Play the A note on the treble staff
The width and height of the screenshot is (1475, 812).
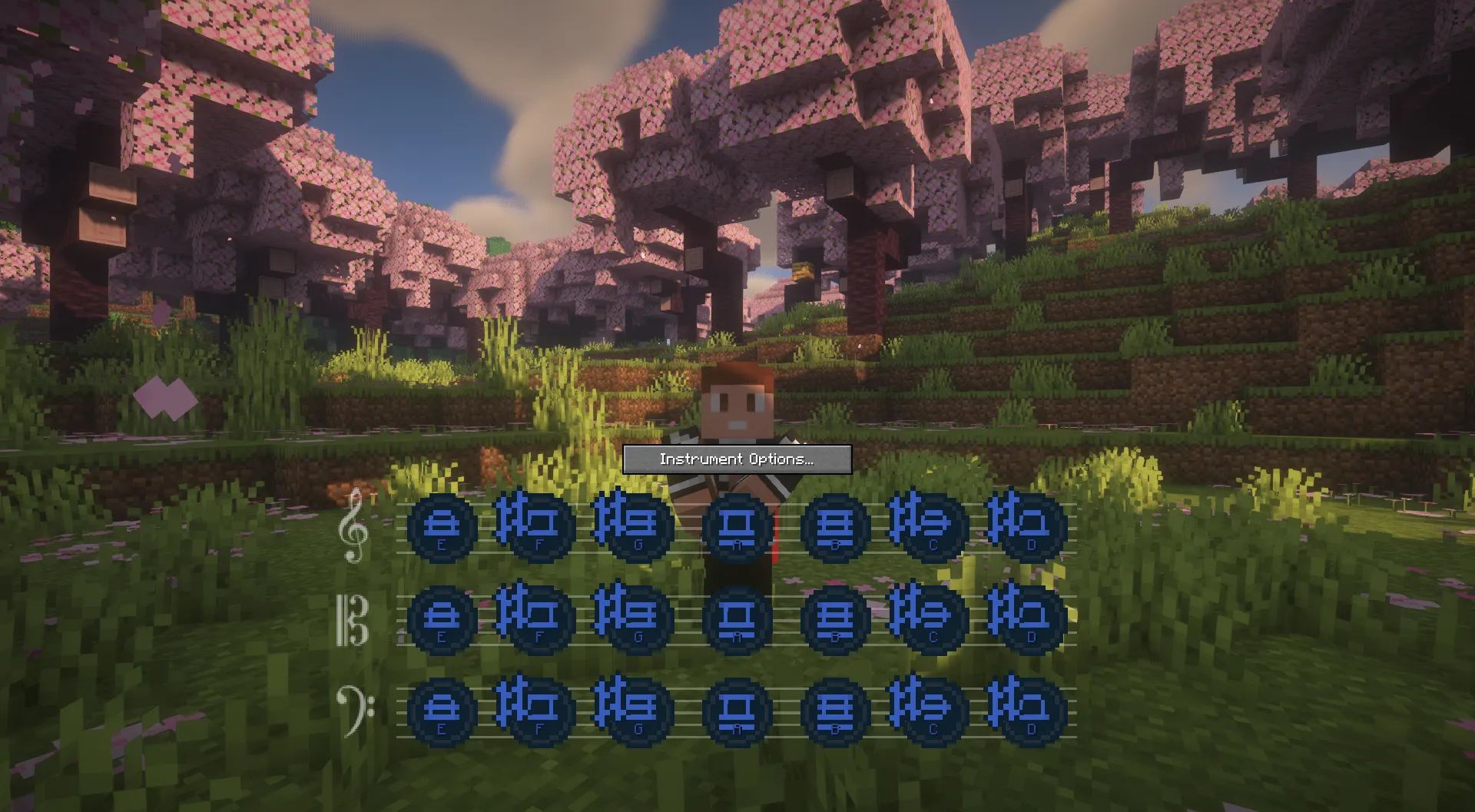737,527
